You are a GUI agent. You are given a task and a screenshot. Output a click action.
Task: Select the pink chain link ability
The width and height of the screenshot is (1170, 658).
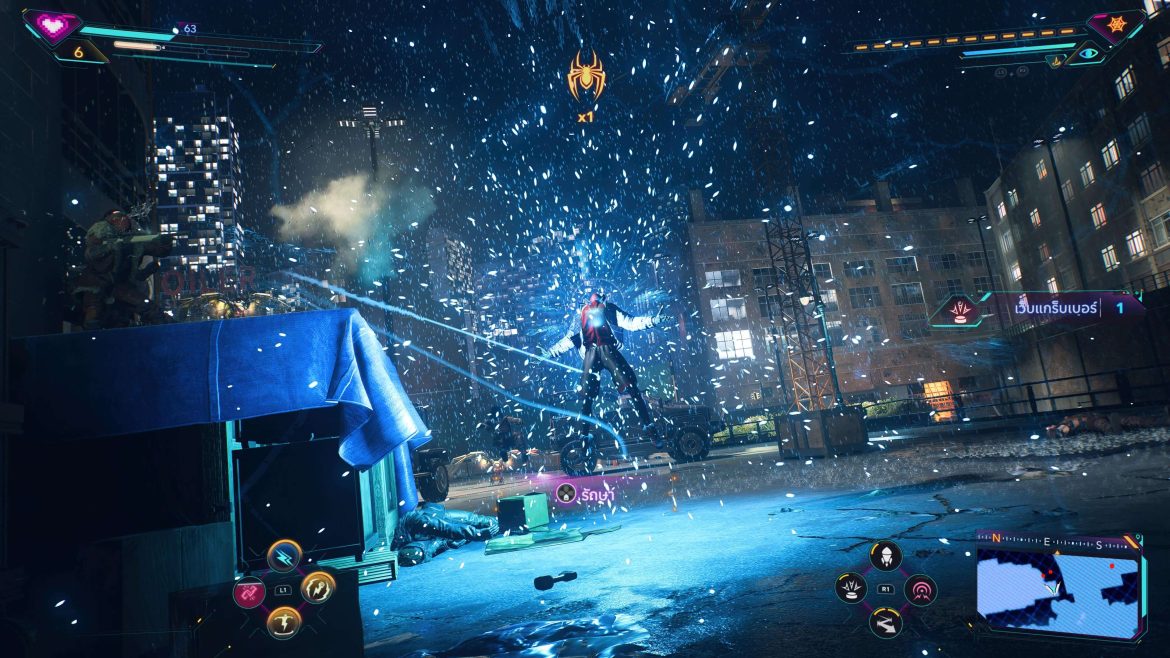point(249,591)
